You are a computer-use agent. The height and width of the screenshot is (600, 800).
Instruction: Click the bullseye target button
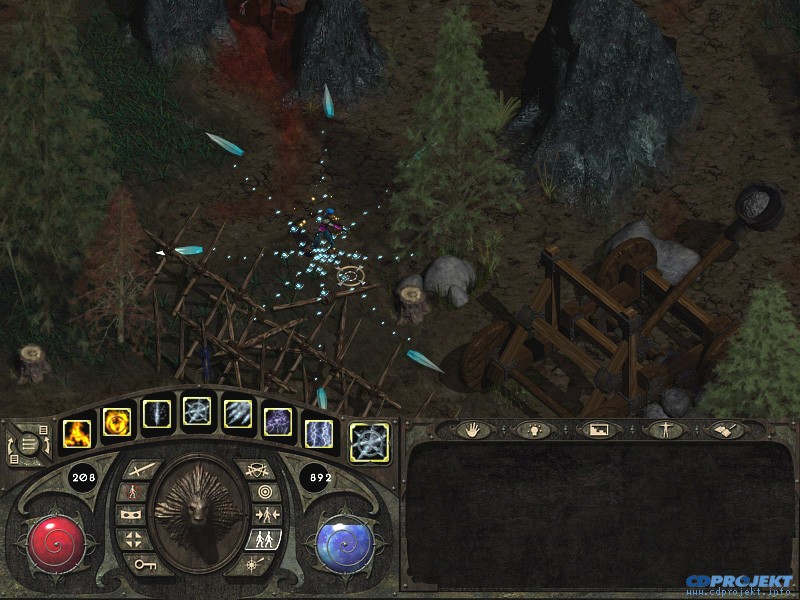(x=264, y=492)
